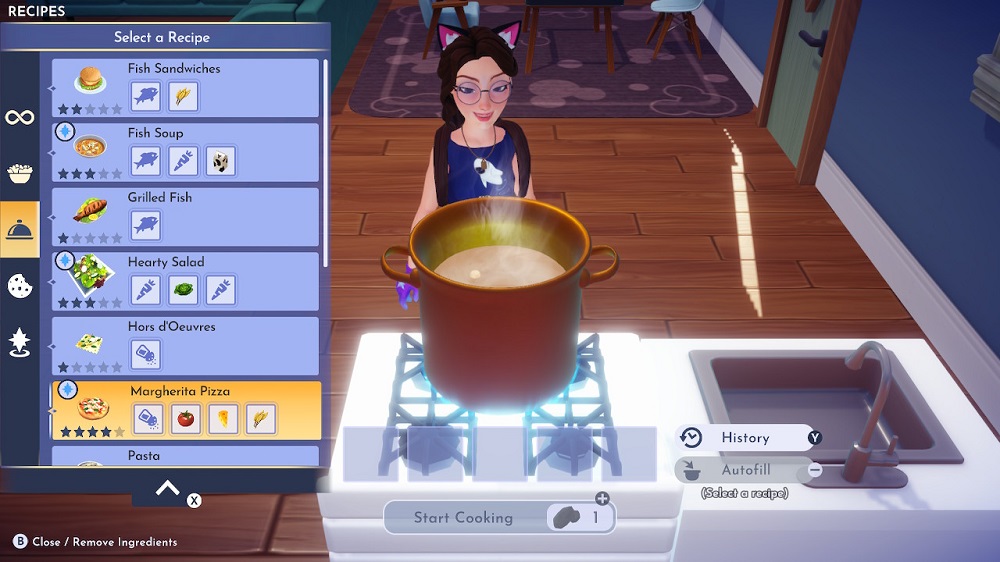The width and height of the screenshot is (1000, 562).
Task: Open the bottom star category tab
Action: 19,342
